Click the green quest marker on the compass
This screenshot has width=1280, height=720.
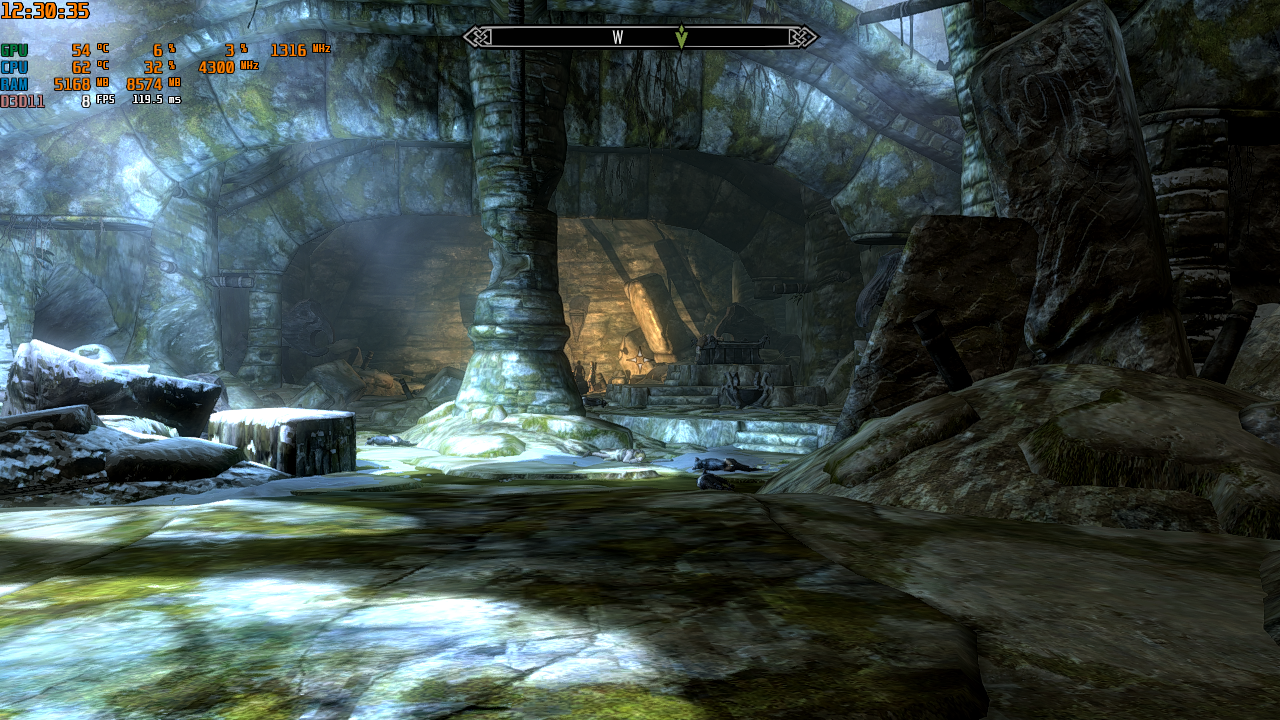[x=681, y=37]
